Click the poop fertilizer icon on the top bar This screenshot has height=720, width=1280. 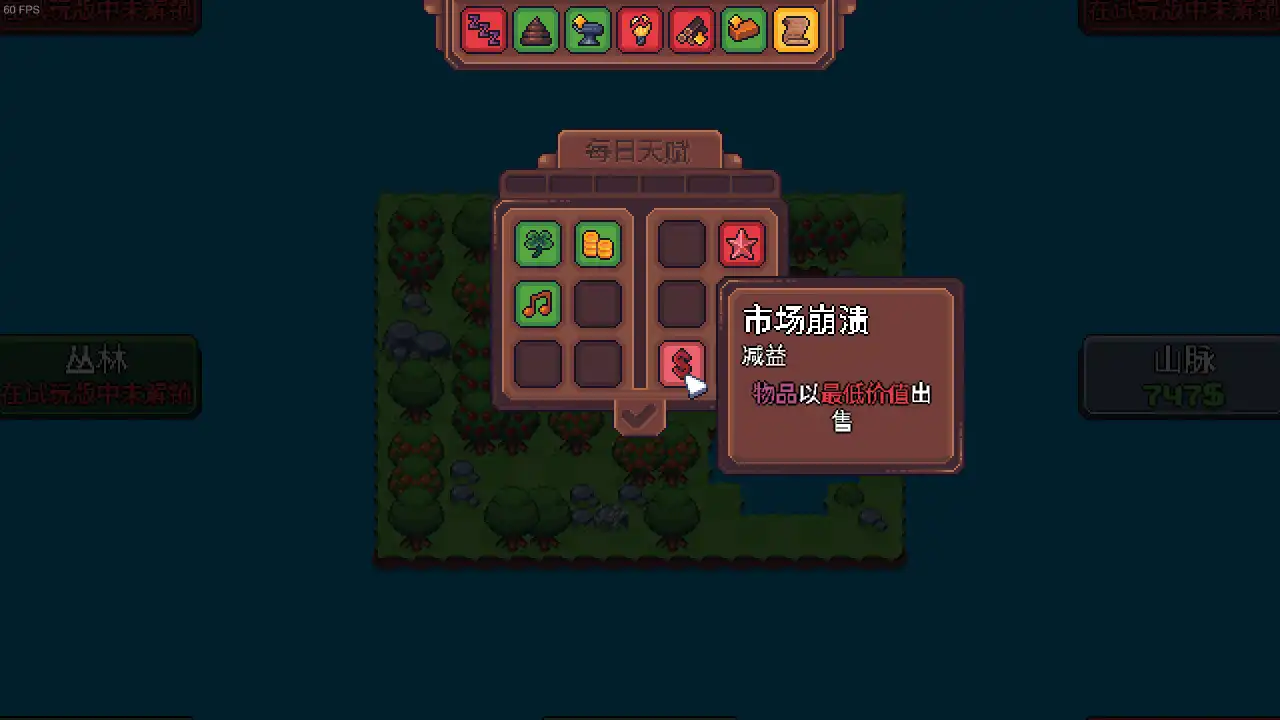point(534,30)
